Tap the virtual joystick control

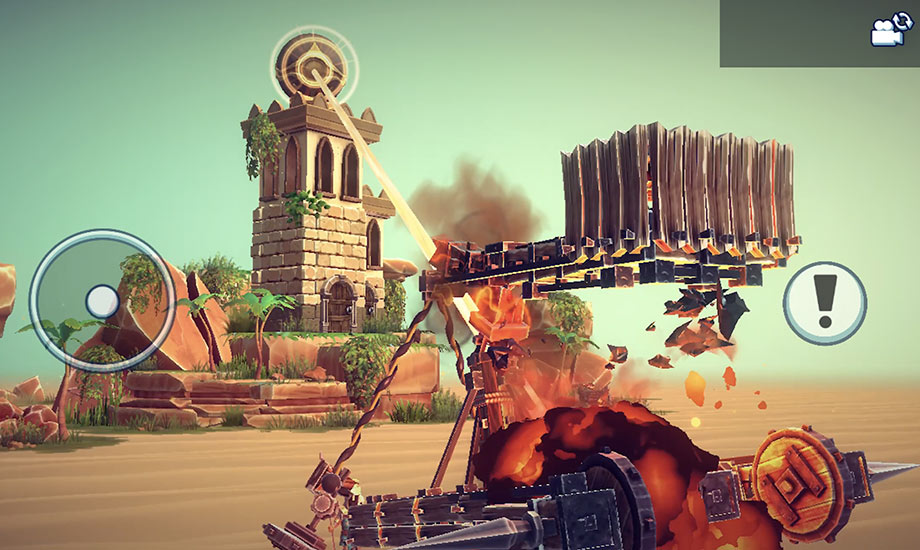tap(102, 300)
